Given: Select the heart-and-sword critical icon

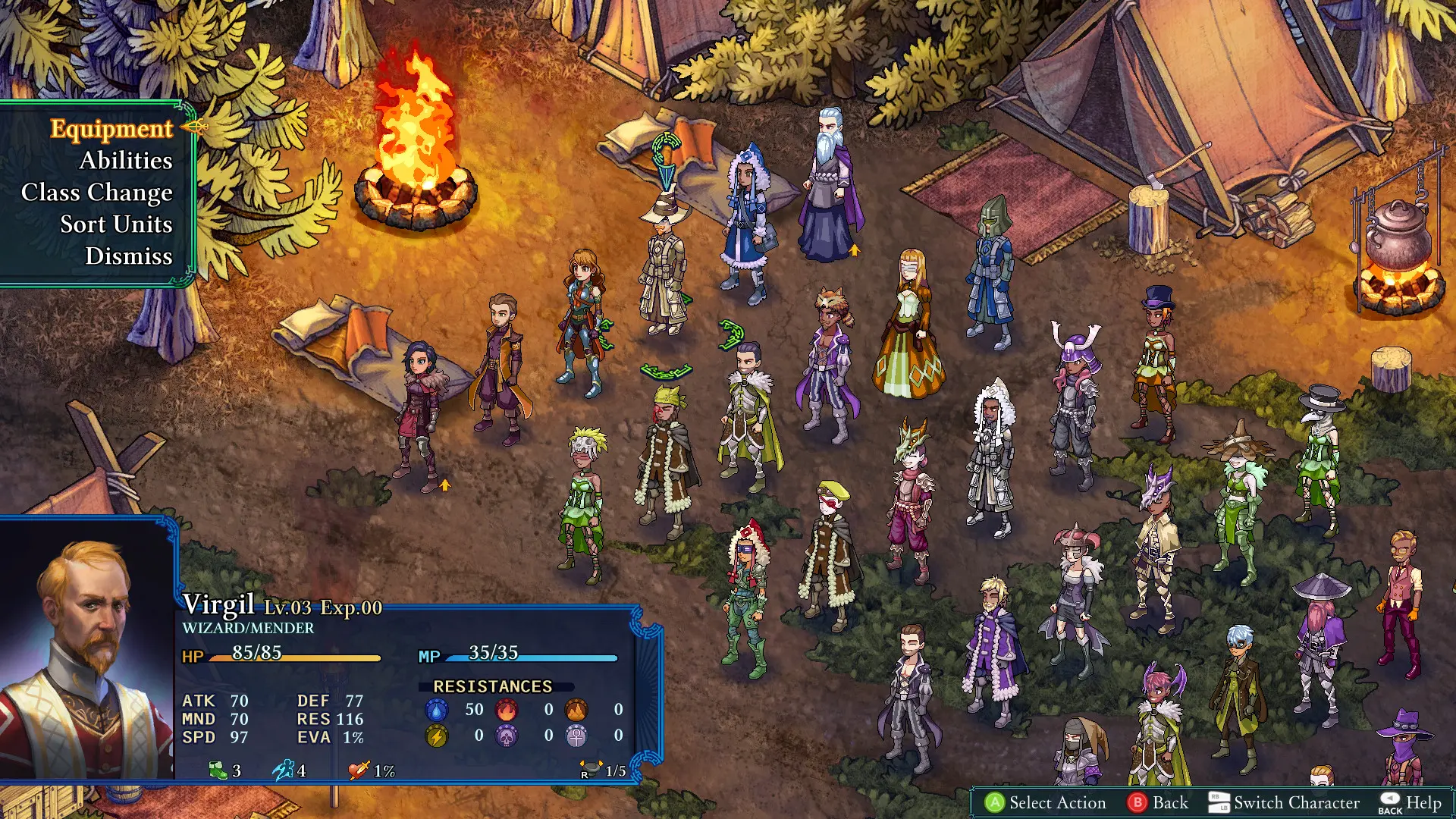Looking at the screenshot, I should click(x=359, y=770).
